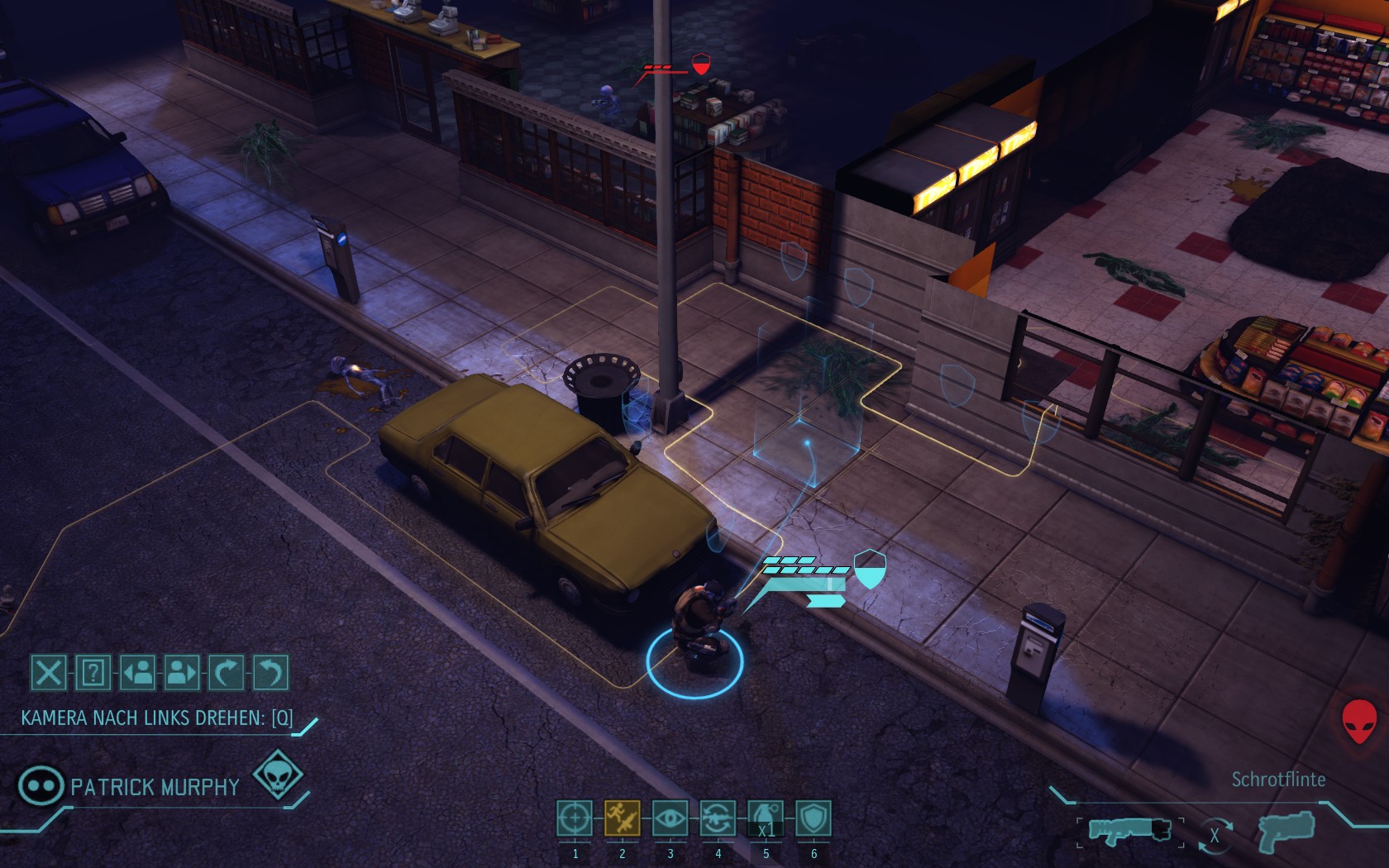Image resolution: width=1389 pixels, height=868 pixels.
Task: Click the alien skull rank badge
Action: 277,775
